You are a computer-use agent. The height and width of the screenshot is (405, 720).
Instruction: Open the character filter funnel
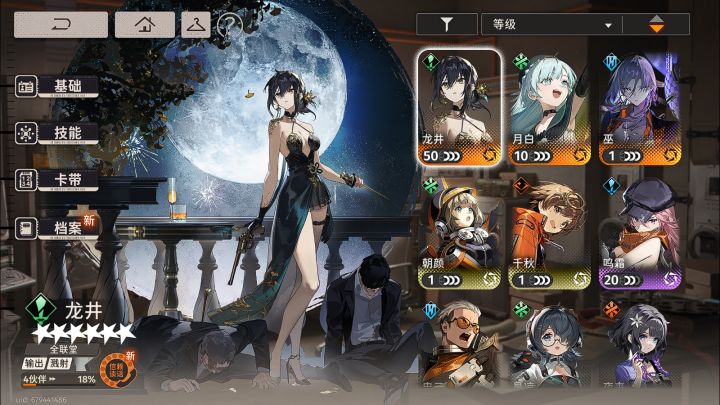tap(445, 24)
